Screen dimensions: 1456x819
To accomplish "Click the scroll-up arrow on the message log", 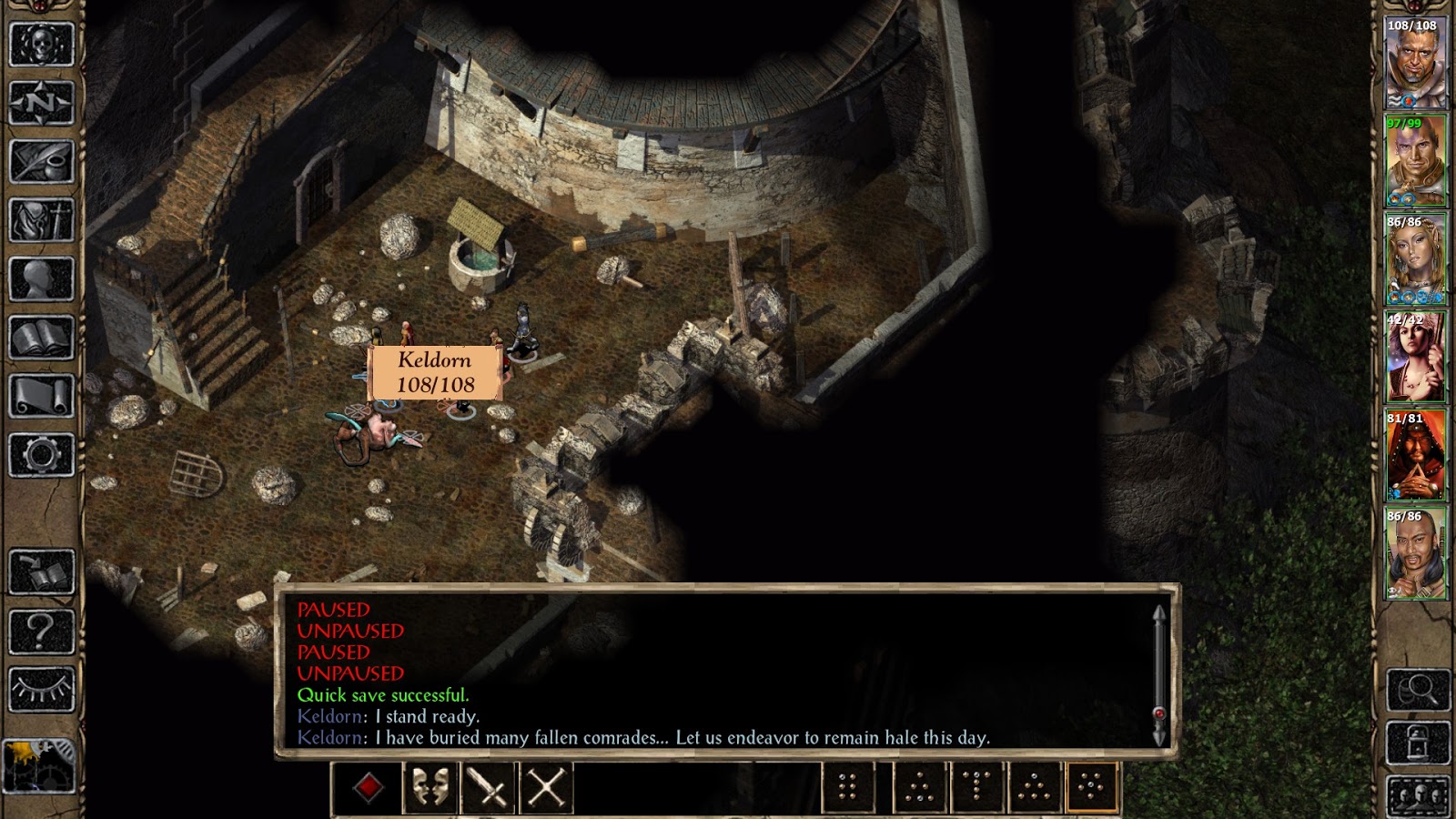I will coord(1159,612).
